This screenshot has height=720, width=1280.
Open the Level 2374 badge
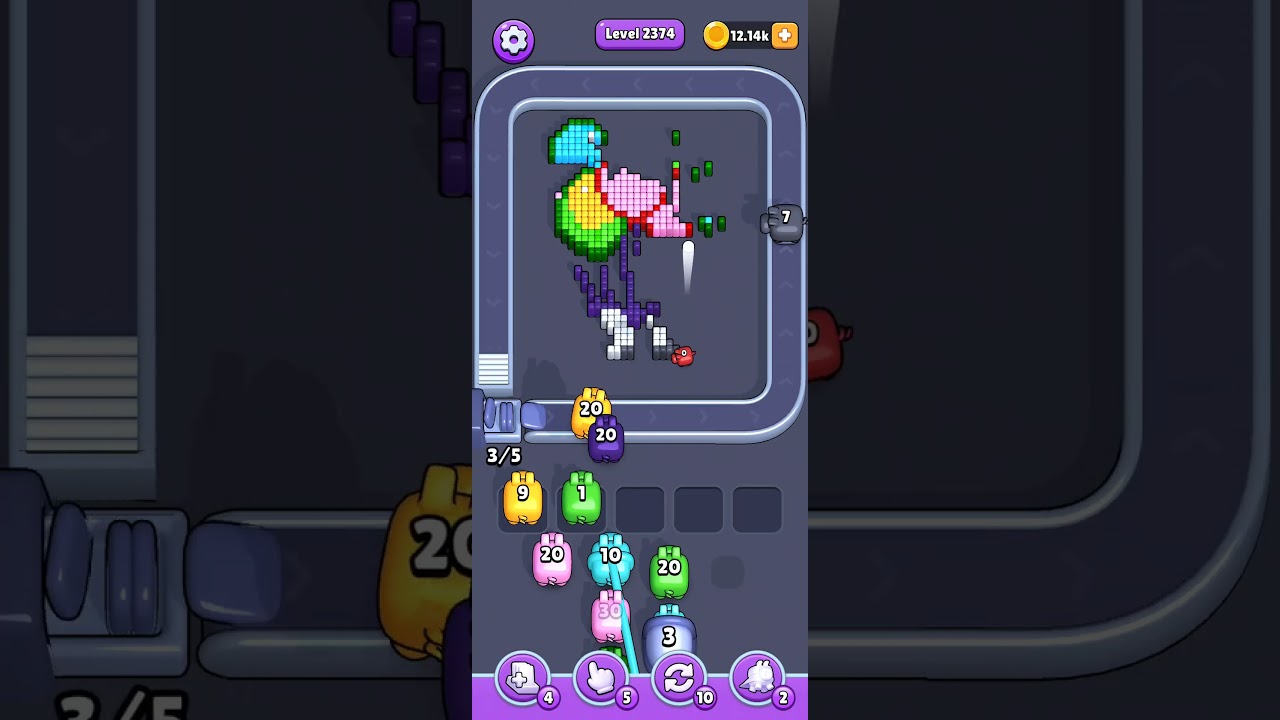click(x=640, y=33)
